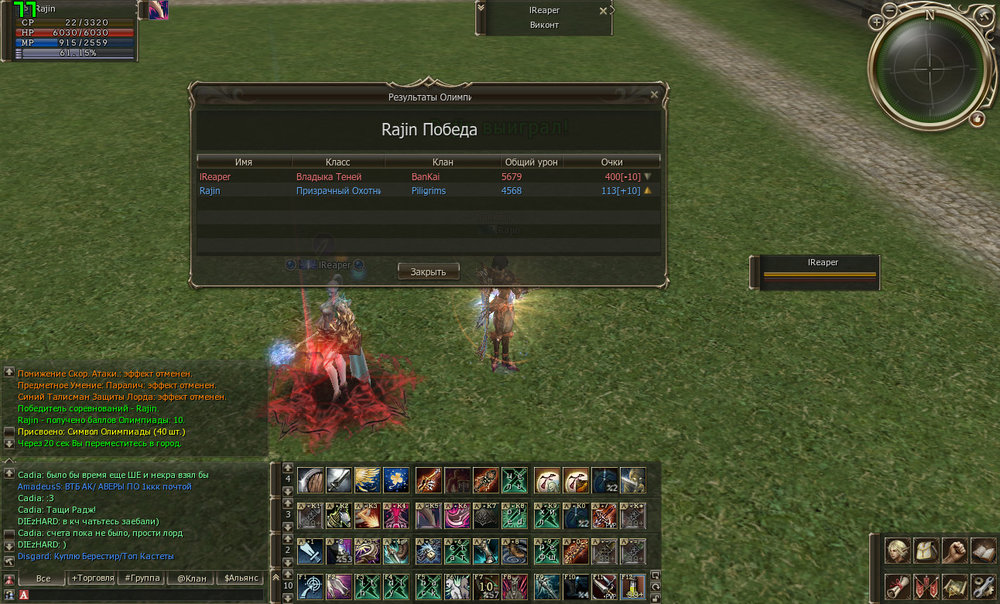Open the @Клан chat tab
The height and width of the screenshot is (604, 1000).
(x=191, y=578)
